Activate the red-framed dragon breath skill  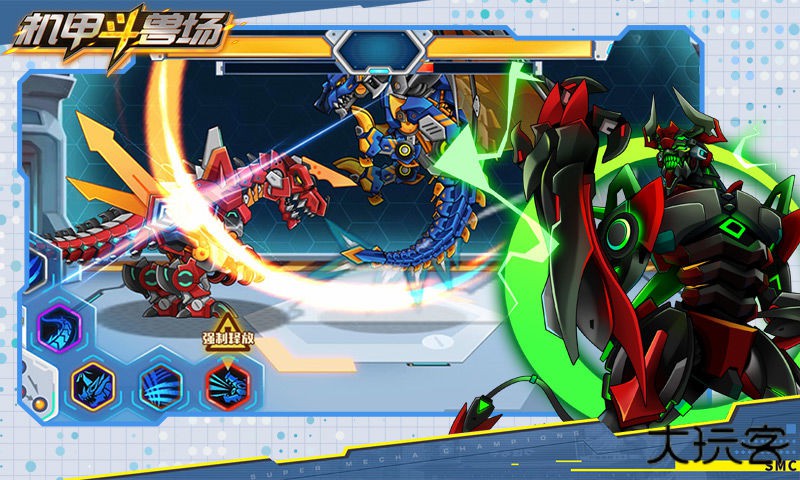[x=227, y=385]
